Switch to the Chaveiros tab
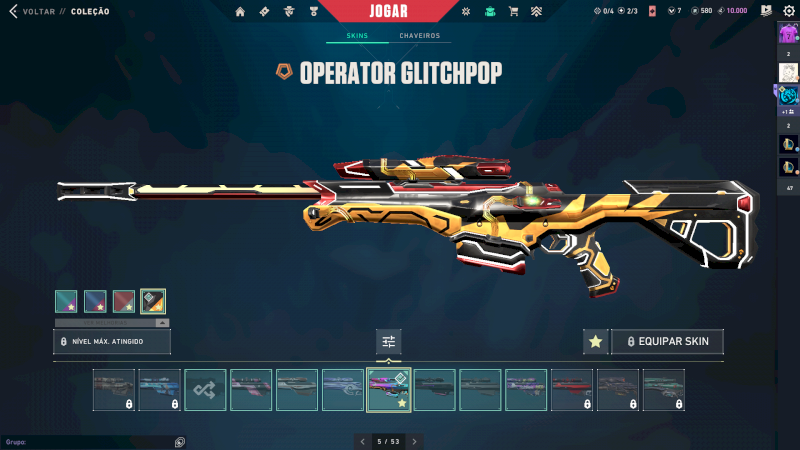Screen dimensions: 800x450 pos(419,36)
